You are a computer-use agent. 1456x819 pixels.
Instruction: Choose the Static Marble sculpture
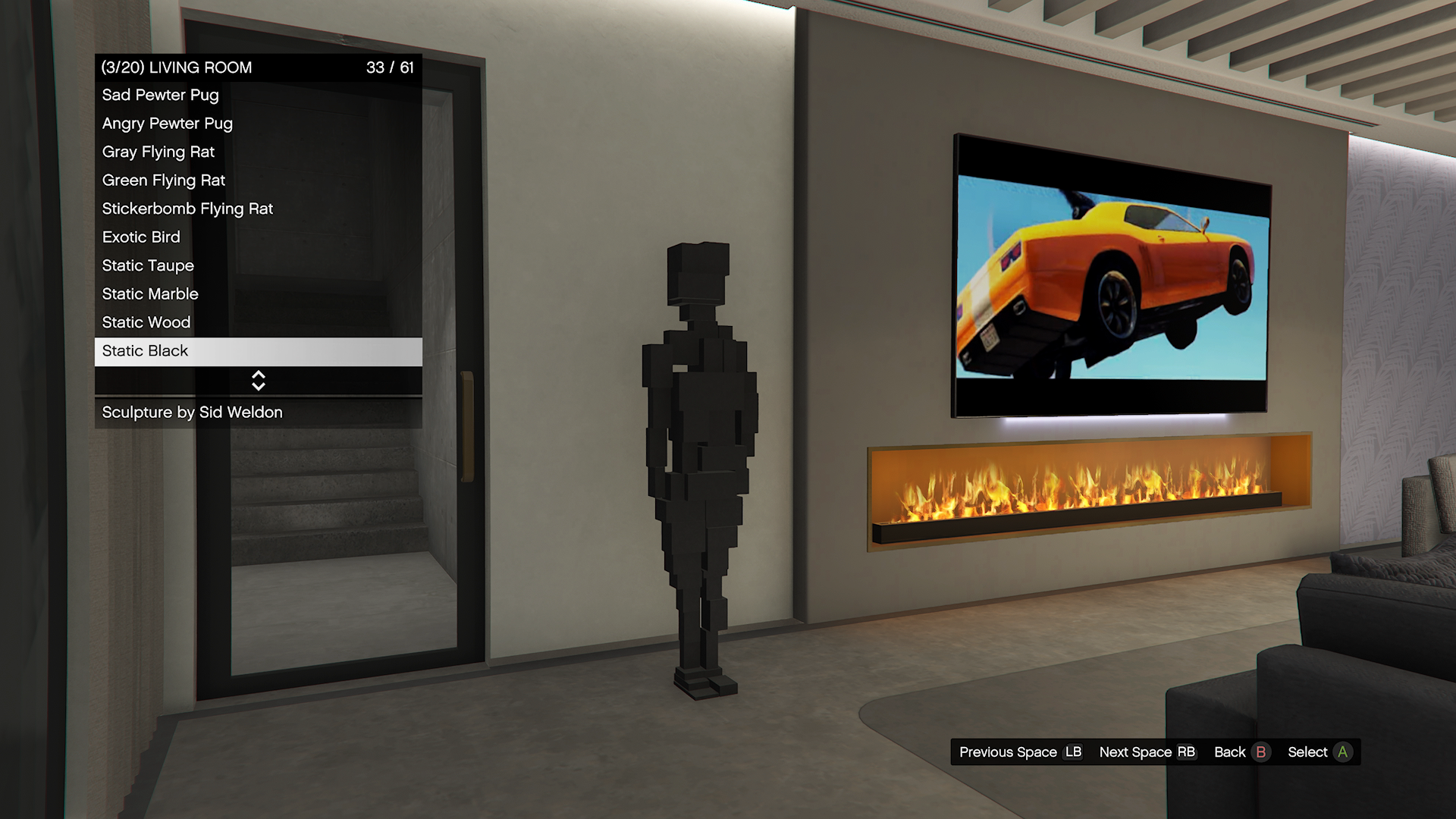click(x=258, y=294)
